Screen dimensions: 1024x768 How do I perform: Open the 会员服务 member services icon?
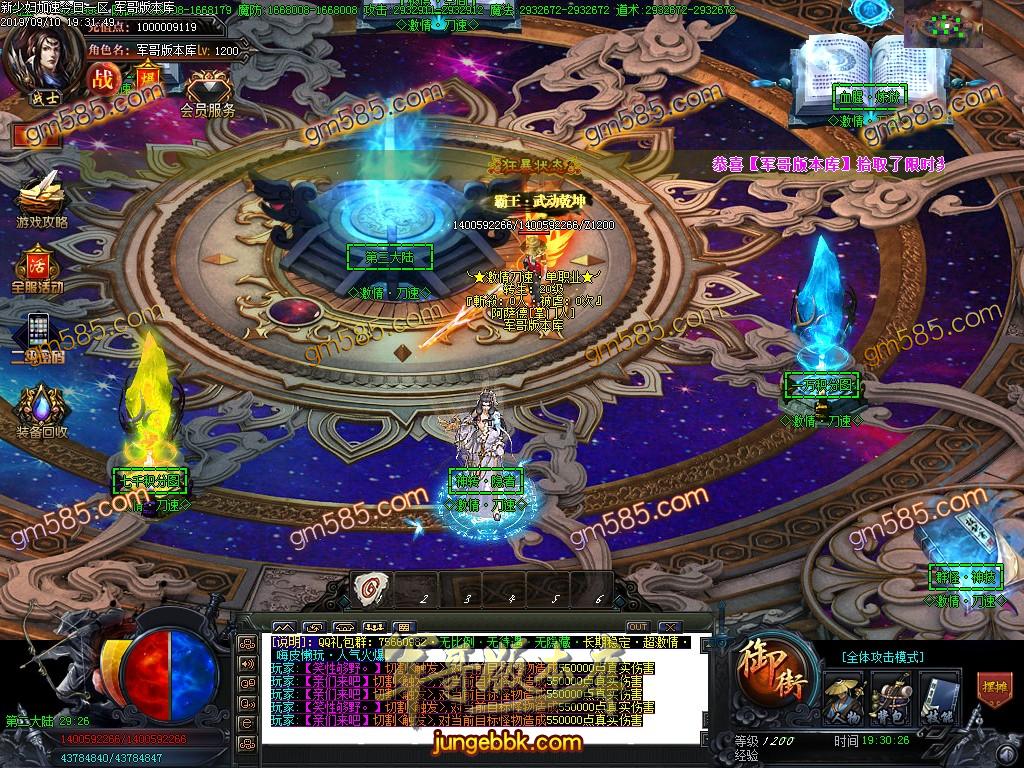coord(208,92)
